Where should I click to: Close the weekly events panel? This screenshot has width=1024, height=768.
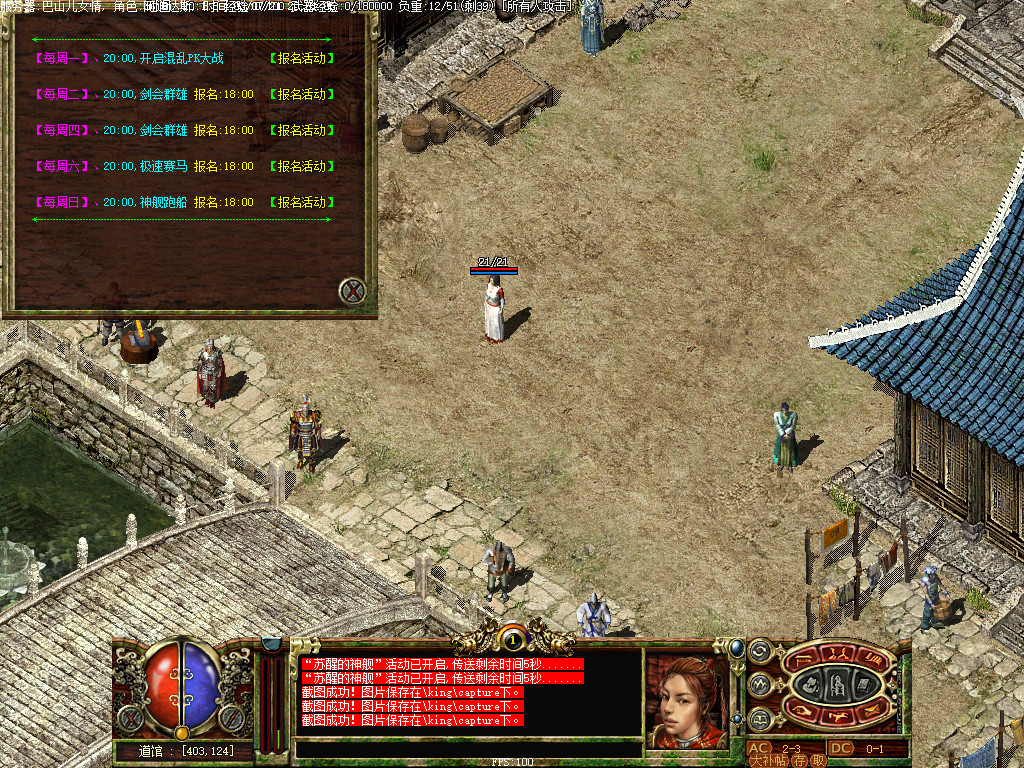tap(352, 291)
